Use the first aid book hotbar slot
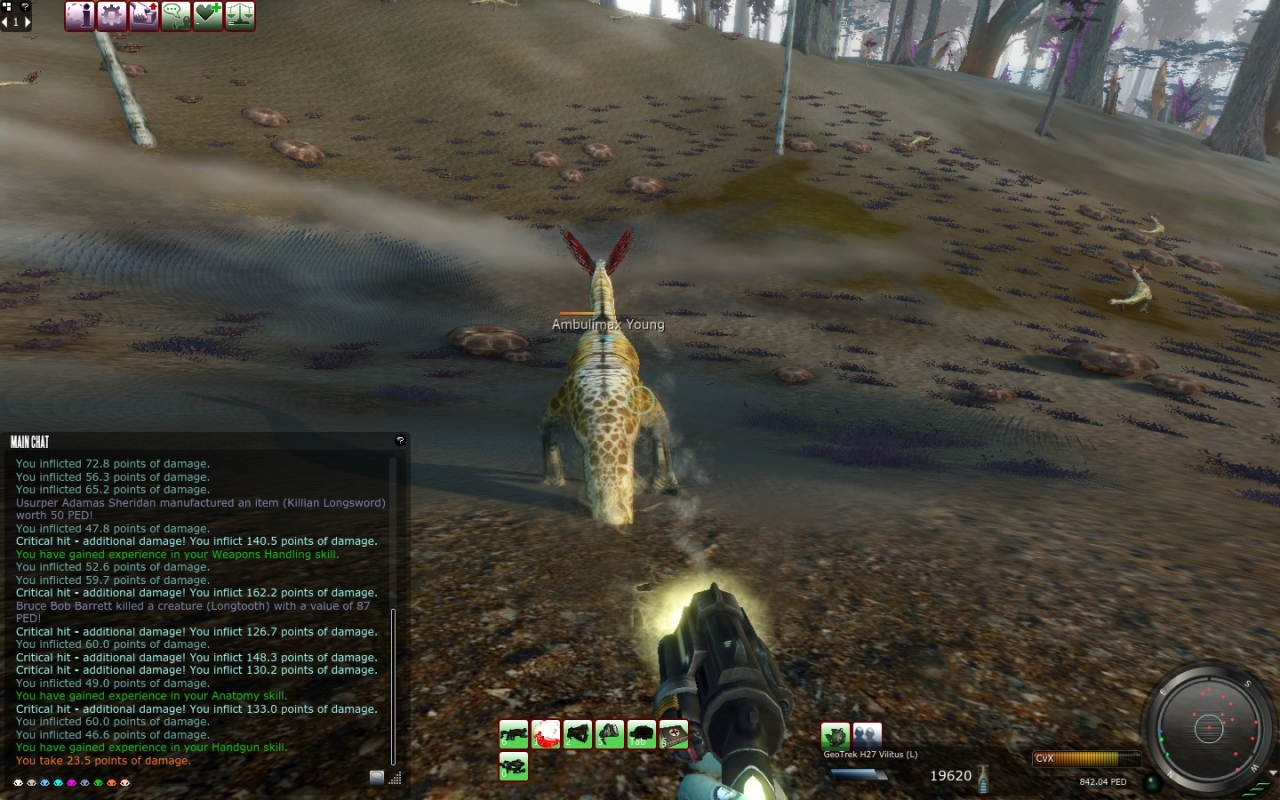 pyautogui.click(x=674, y=734)
